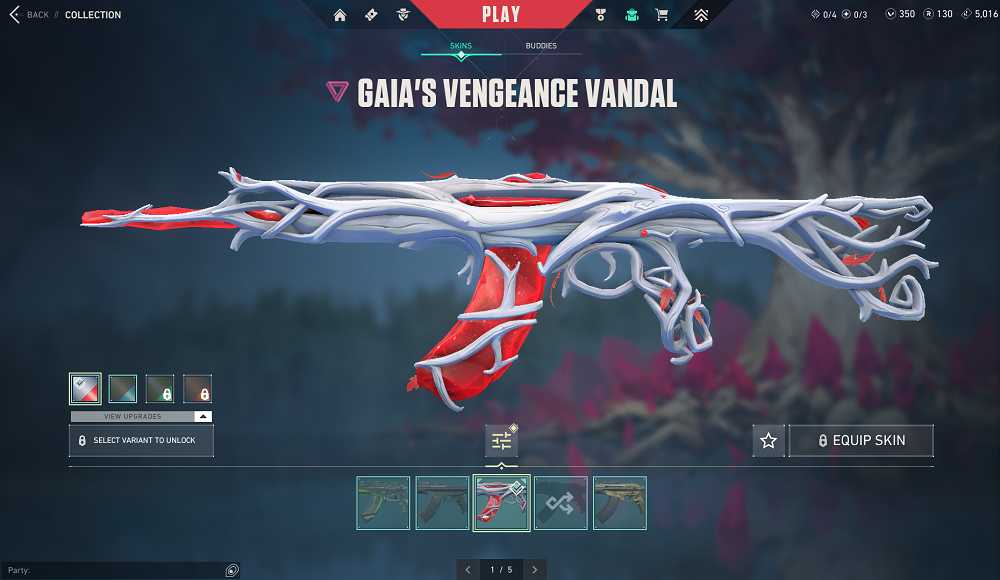Open the skin filter sliders icon
This screenshot has width=1000, height=580.
coord(501,441)
